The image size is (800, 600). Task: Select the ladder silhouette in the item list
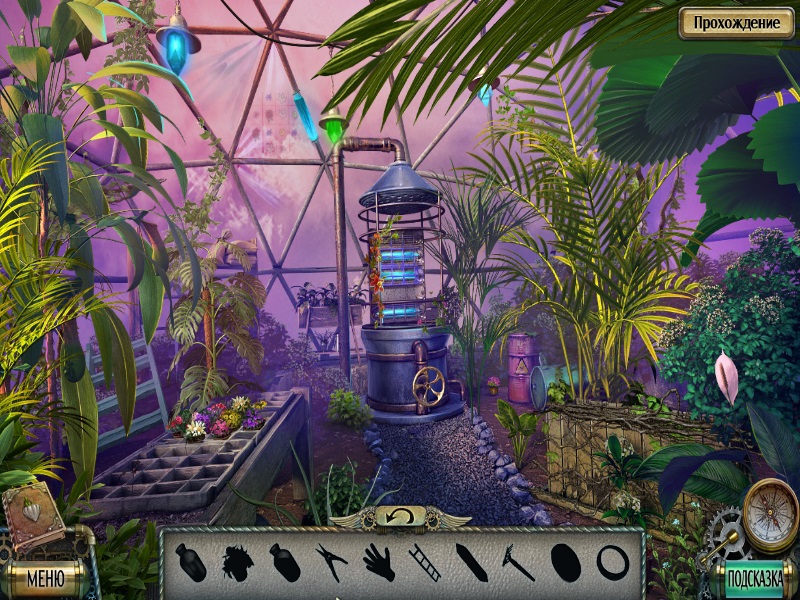[424, 561]
